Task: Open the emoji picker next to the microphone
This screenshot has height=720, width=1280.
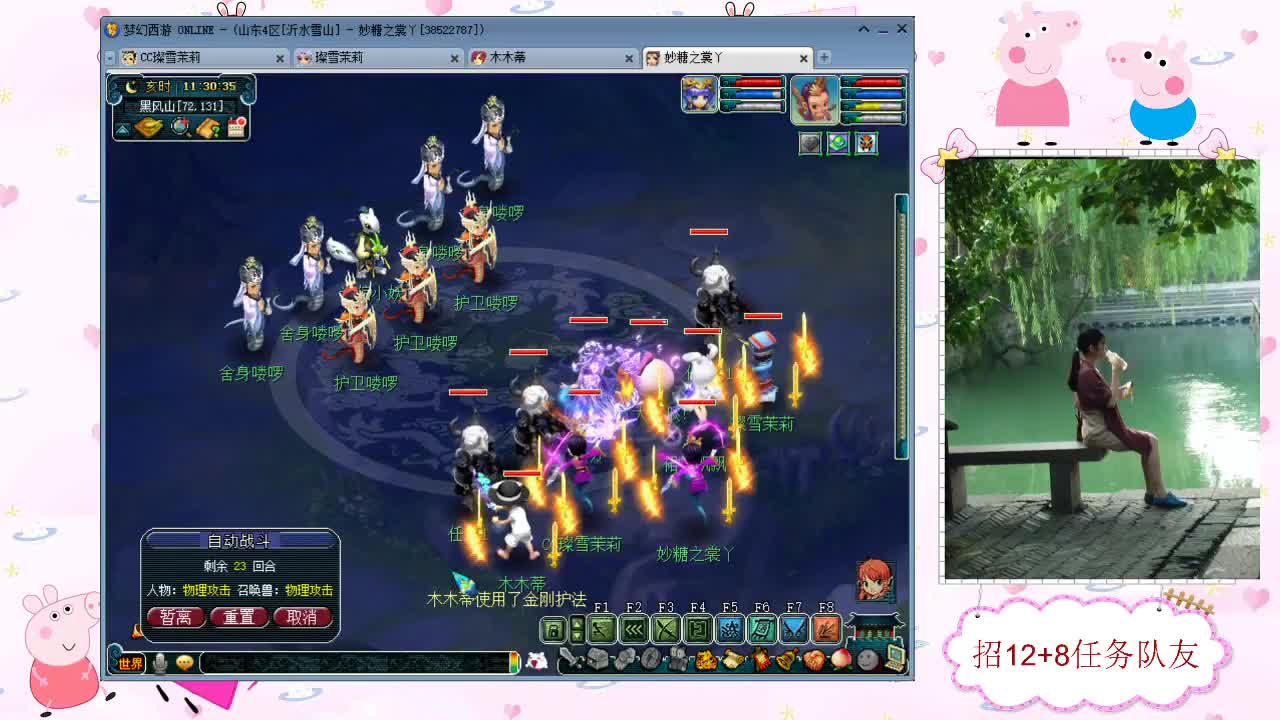Action: [183, 661]
